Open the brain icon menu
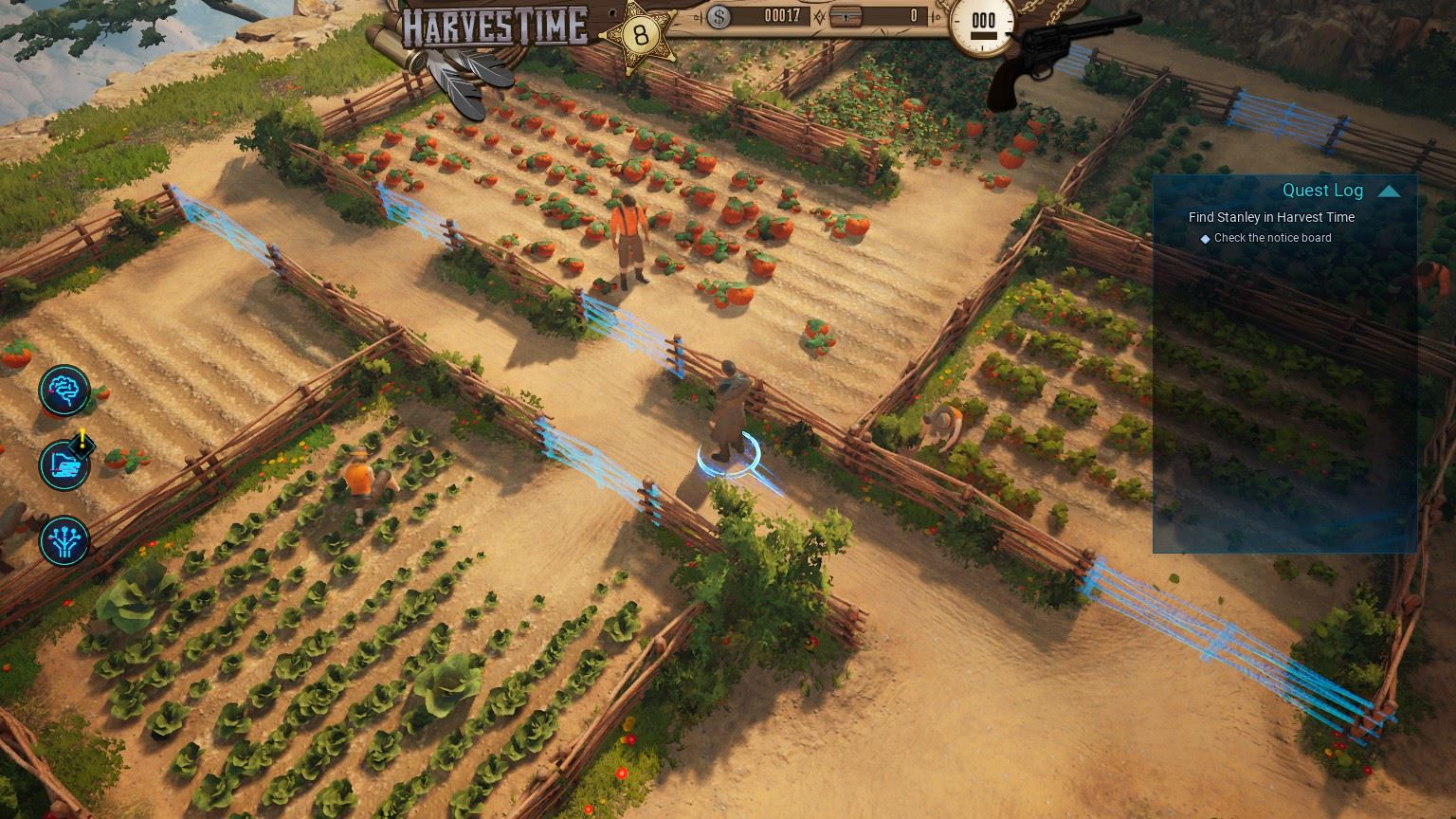The image size is (1456, 819). (x=64, y=390)
